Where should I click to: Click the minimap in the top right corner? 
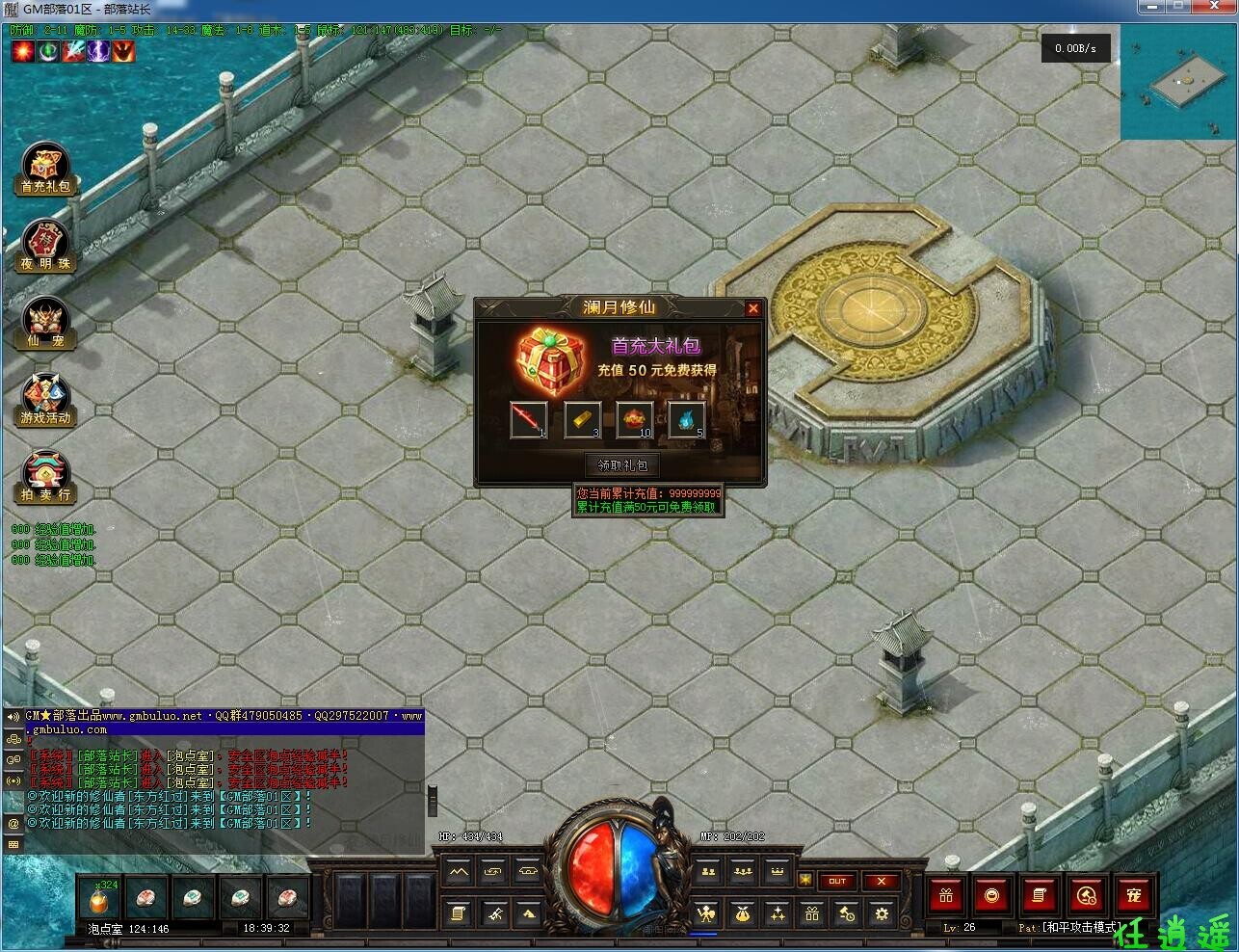click(1177, 82)
